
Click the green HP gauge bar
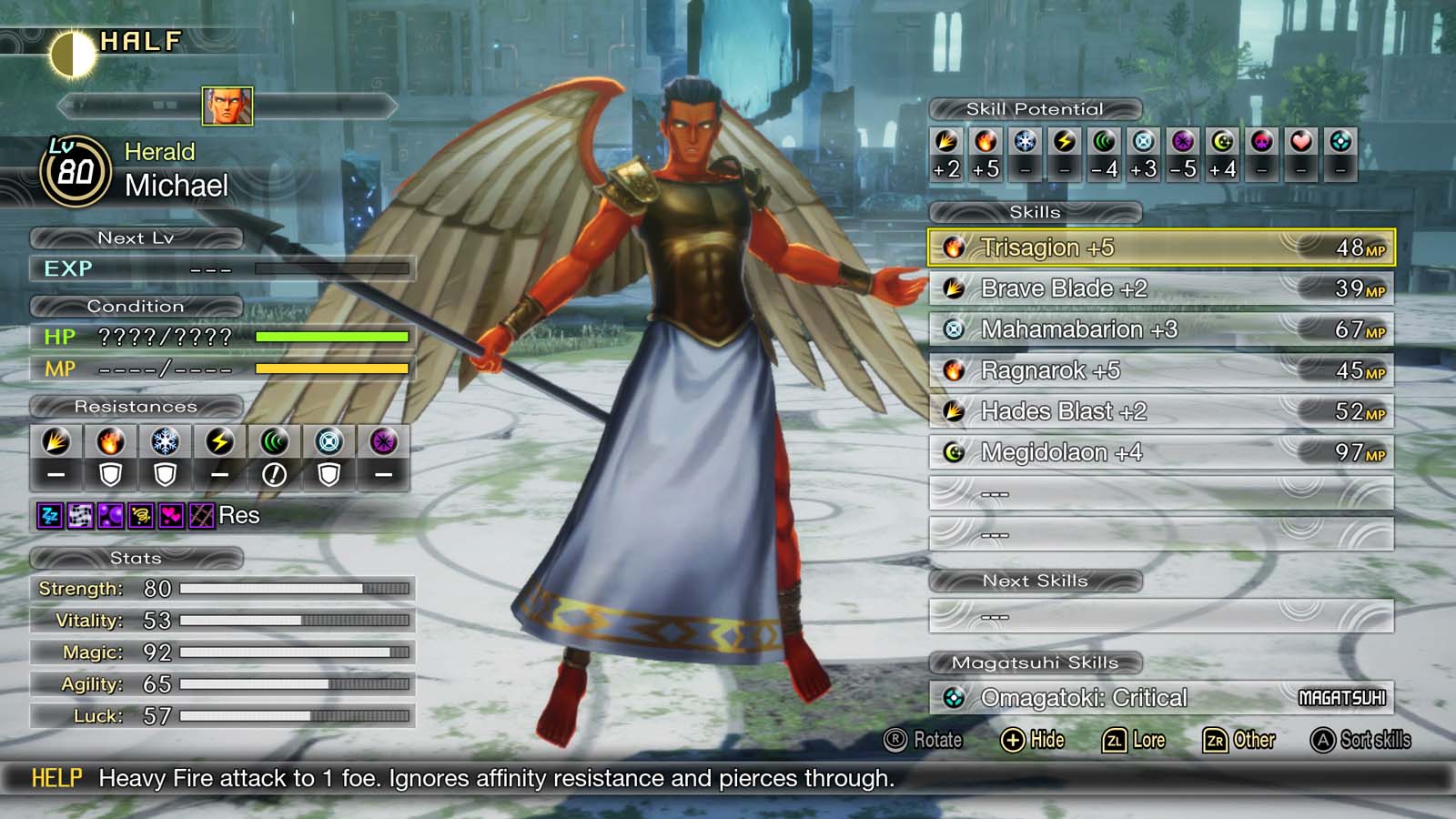pyautogui.click(x=332, y=338)
